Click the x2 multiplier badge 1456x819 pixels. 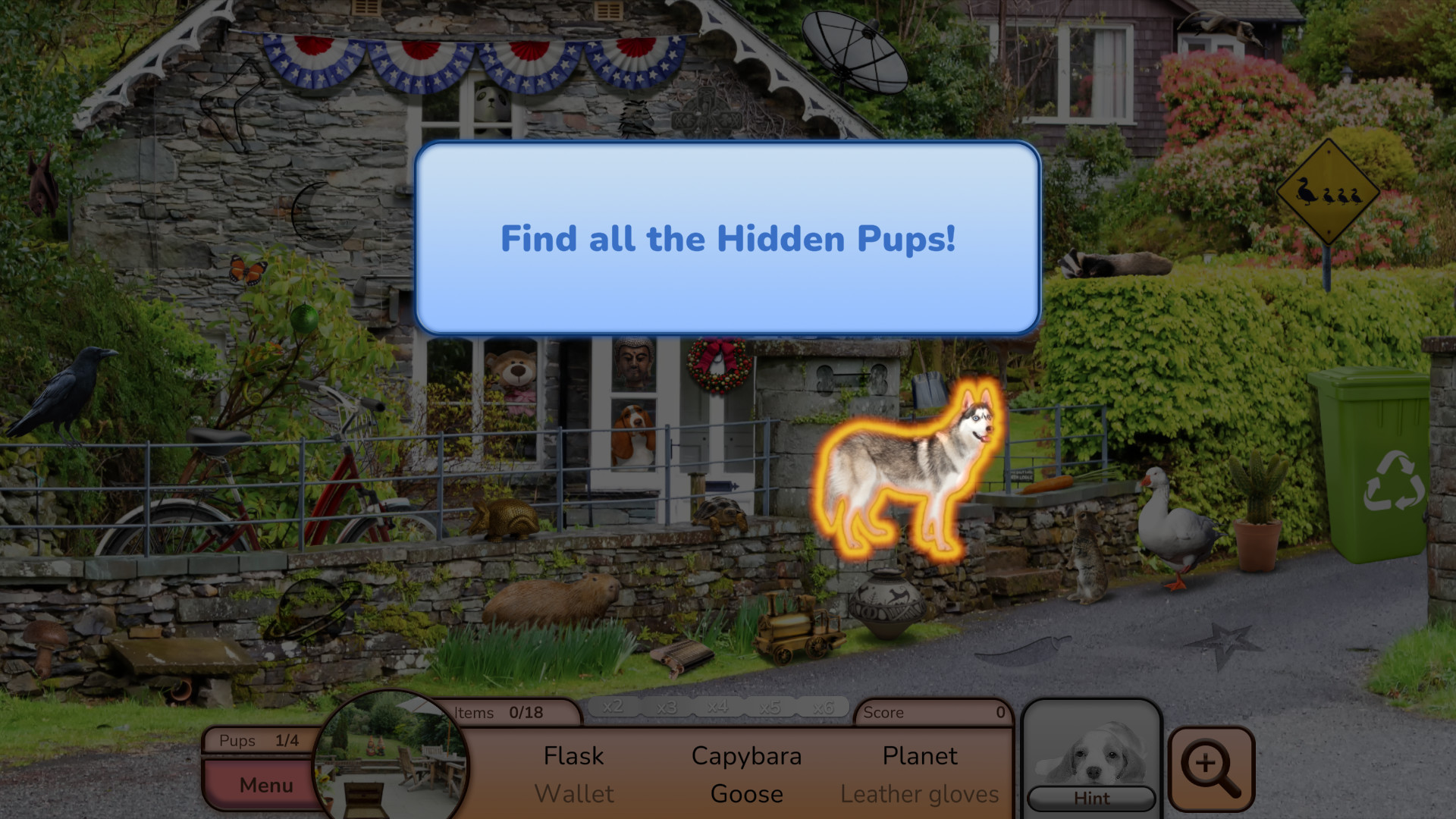point(616,707)
